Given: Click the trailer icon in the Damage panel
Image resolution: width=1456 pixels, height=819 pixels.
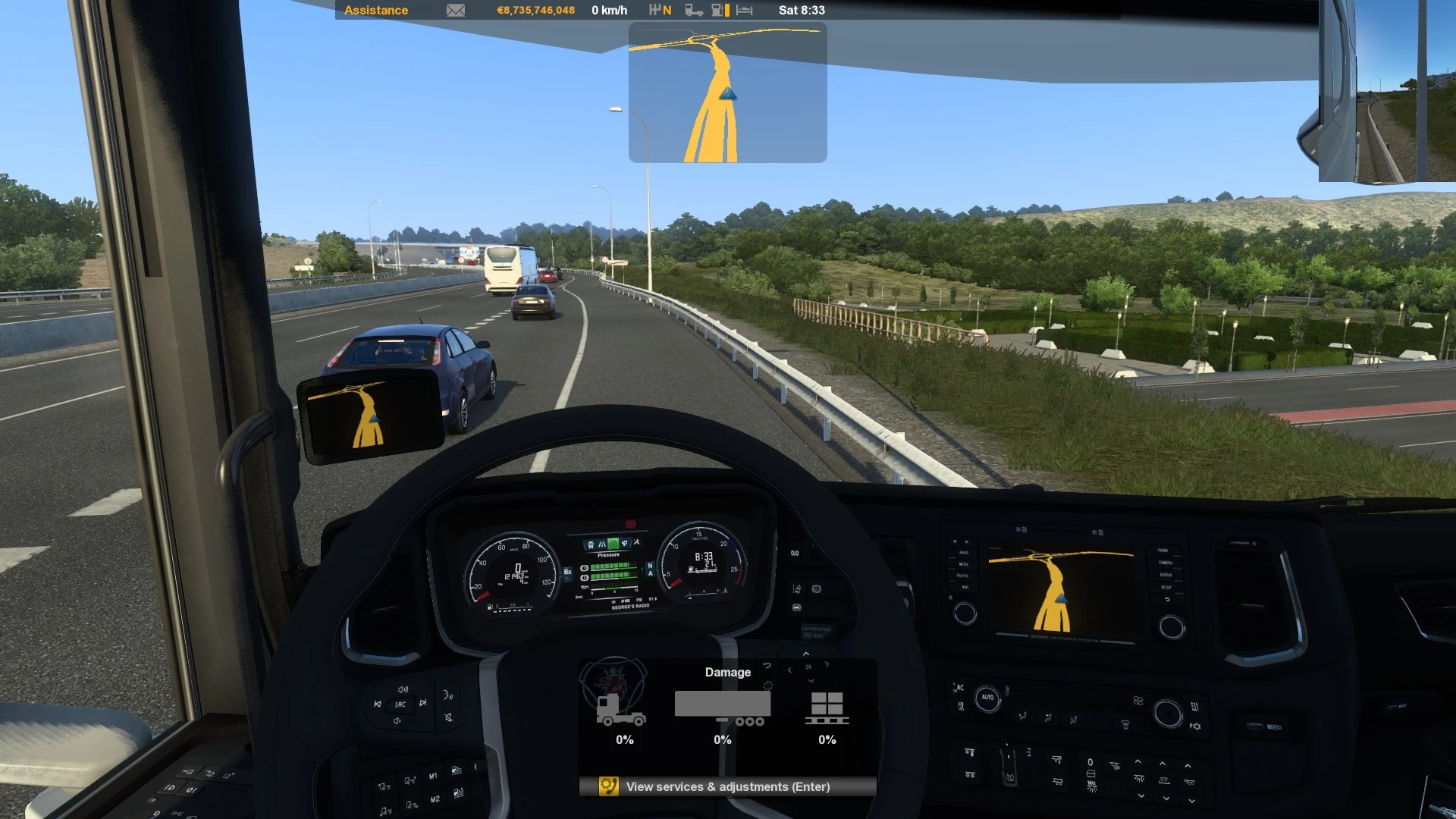Looking at the screenshot, I should coord(722,705).
